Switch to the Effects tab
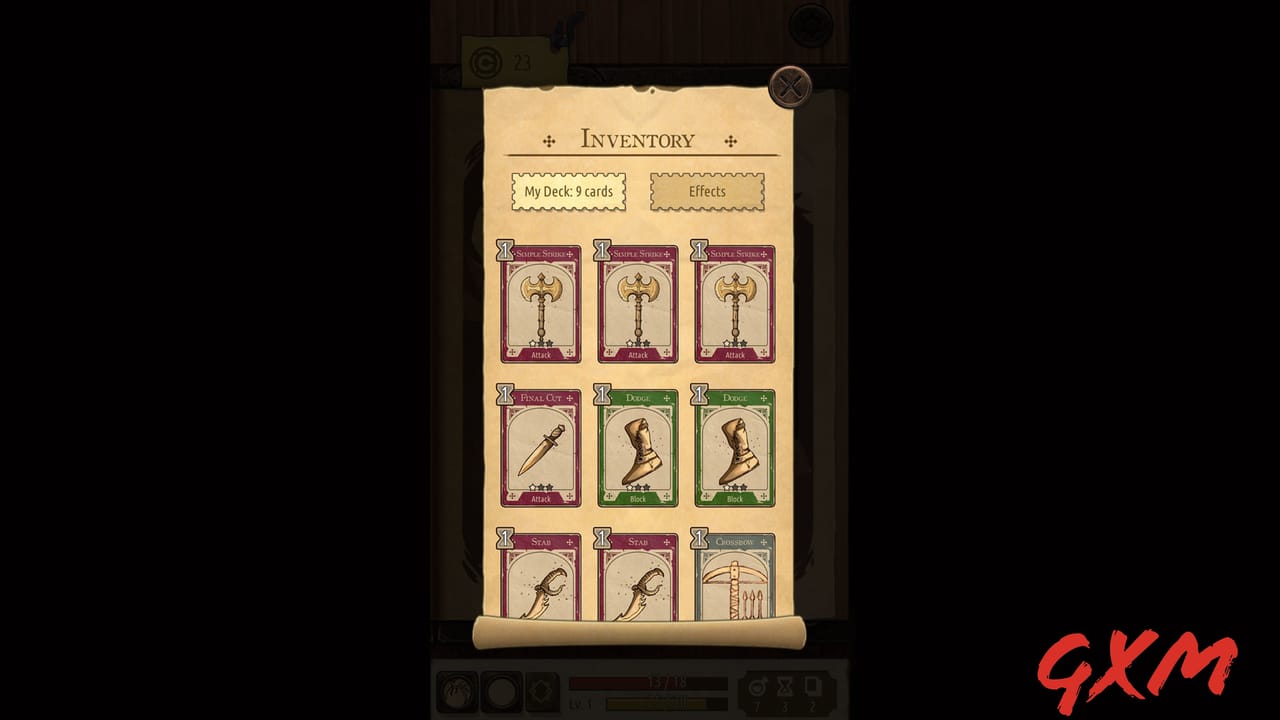Screen dimensions: 1280x720 click(707, 191)
